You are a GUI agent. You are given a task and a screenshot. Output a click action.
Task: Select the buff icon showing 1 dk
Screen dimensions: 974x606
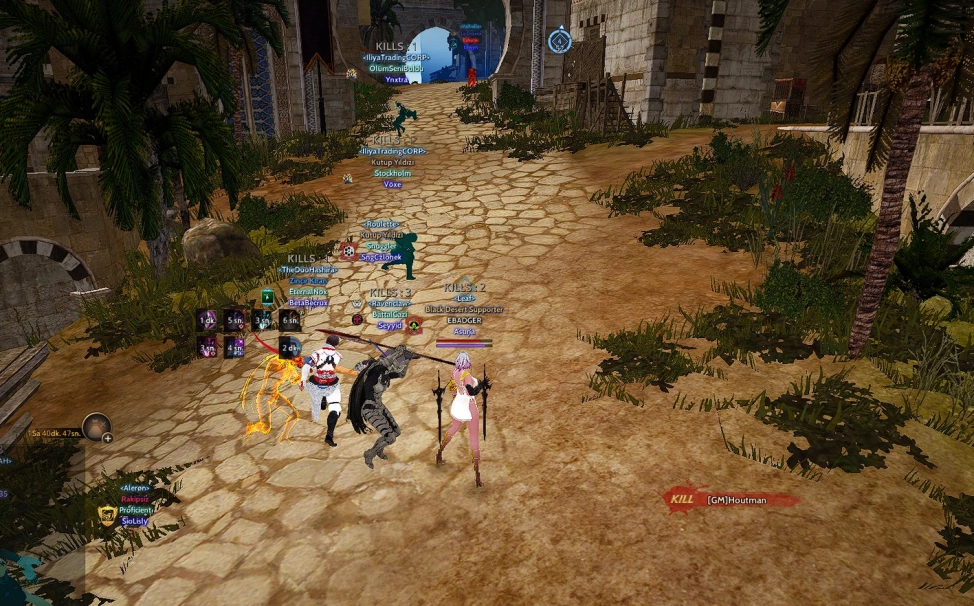coord(207,320)
